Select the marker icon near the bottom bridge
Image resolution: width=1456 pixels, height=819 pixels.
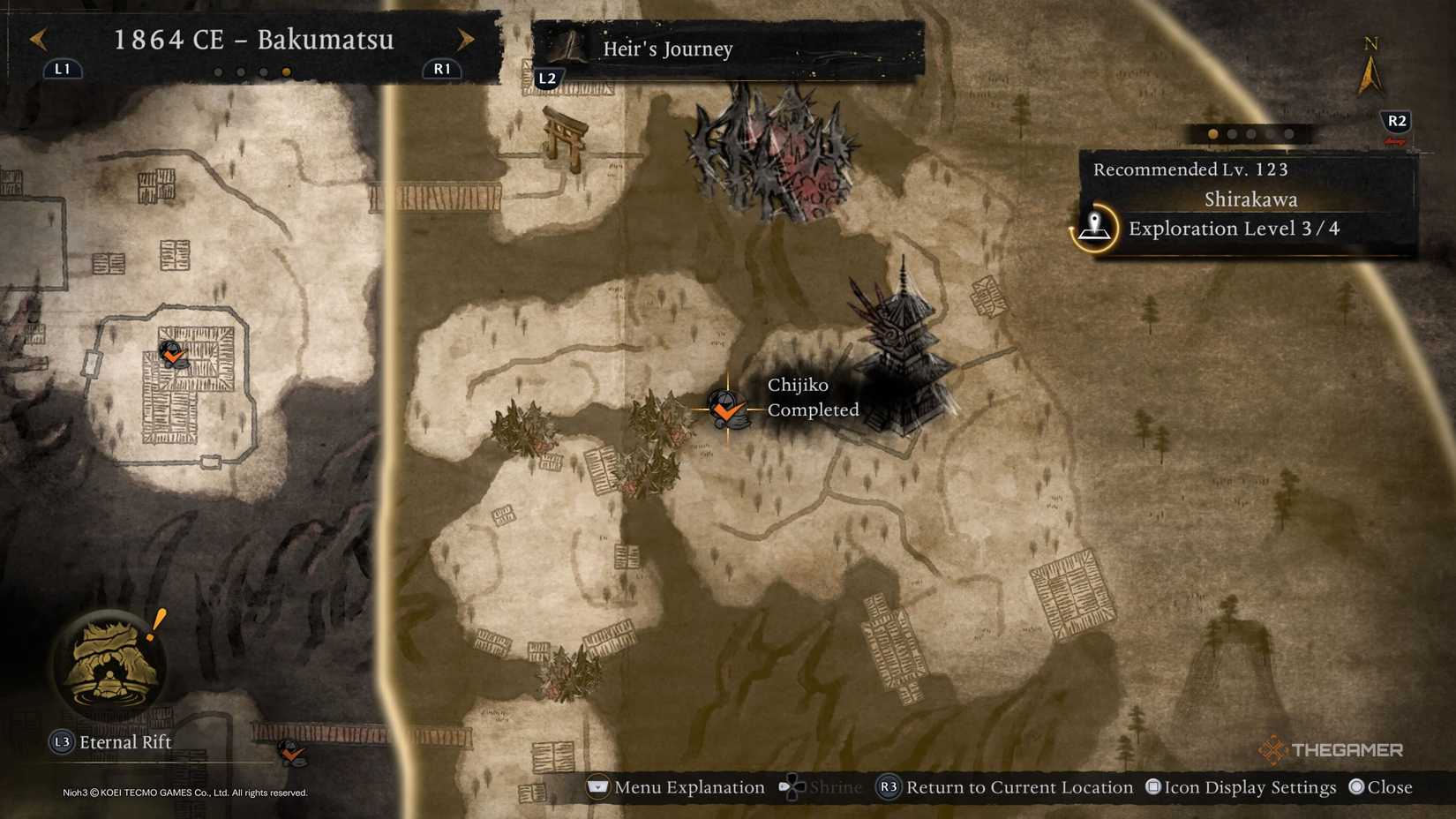(x=291, y=755)
